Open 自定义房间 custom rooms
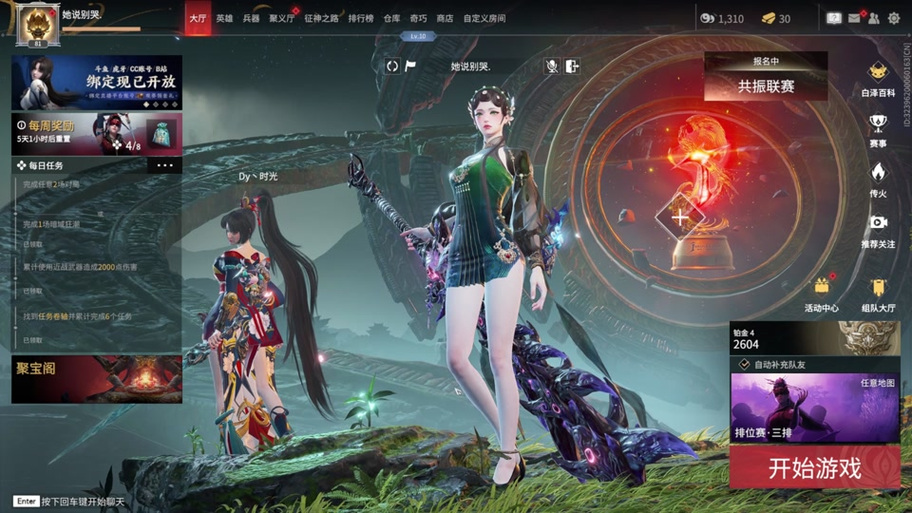This screenshot has height=513, width=912. click(484, 18)
